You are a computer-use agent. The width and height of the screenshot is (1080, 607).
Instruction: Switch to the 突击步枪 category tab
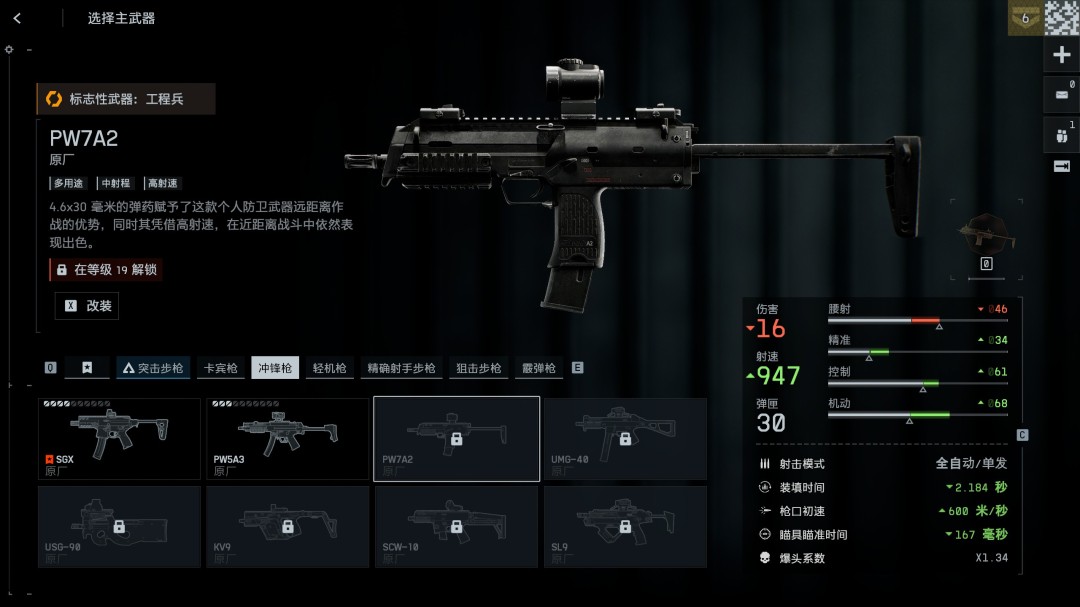pos(152,368)
